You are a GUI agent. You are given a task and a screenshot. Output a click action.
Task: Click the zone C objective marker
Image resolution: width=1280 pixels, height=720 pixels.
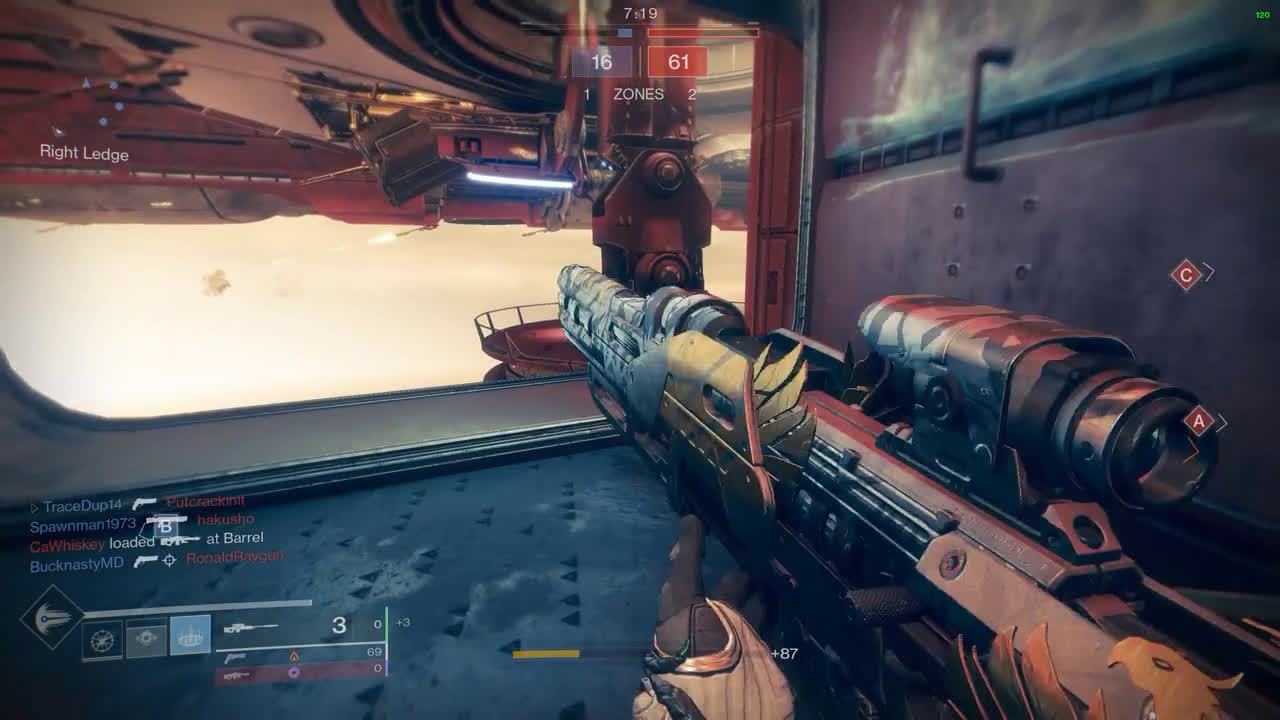pos(1186,274)
